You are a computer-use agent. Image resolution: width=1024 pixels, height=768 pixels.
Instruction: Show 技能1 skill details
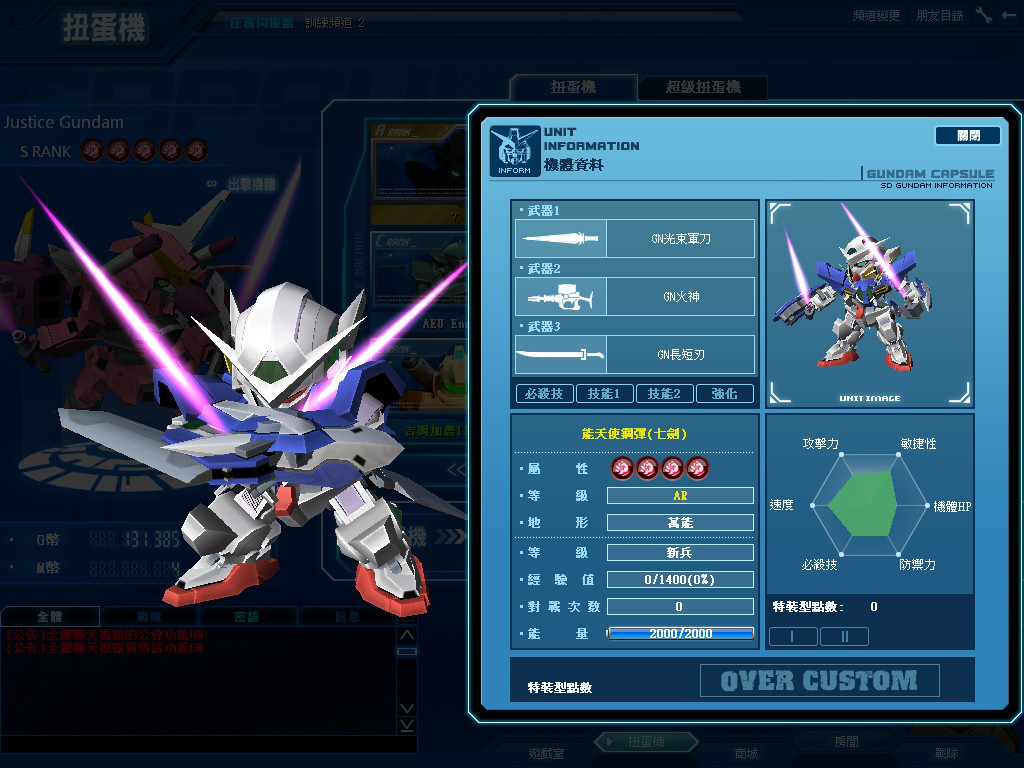[x=604, y=394]
